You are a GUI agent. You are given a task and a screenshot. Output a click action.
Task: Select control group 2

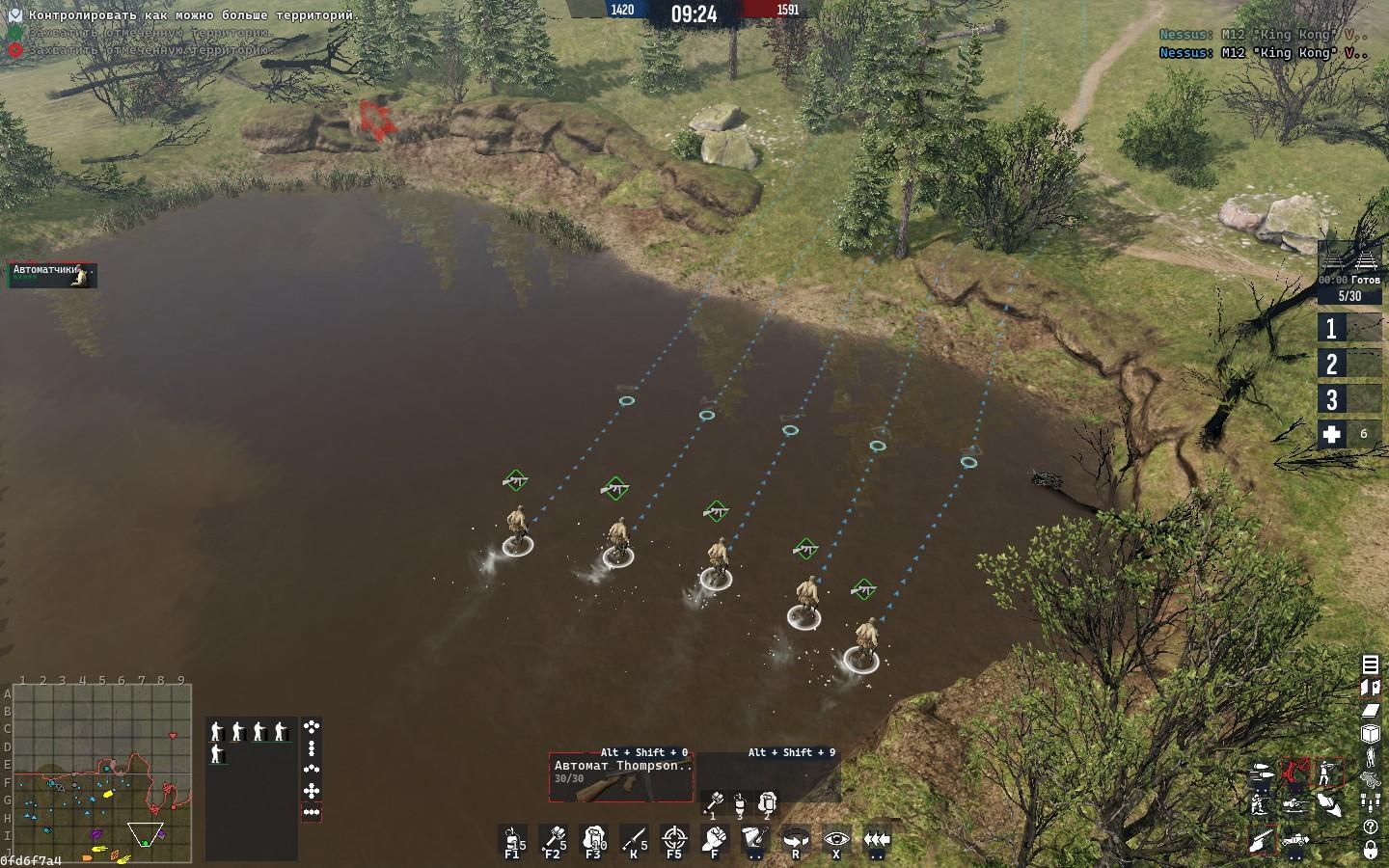(1349, 364)
